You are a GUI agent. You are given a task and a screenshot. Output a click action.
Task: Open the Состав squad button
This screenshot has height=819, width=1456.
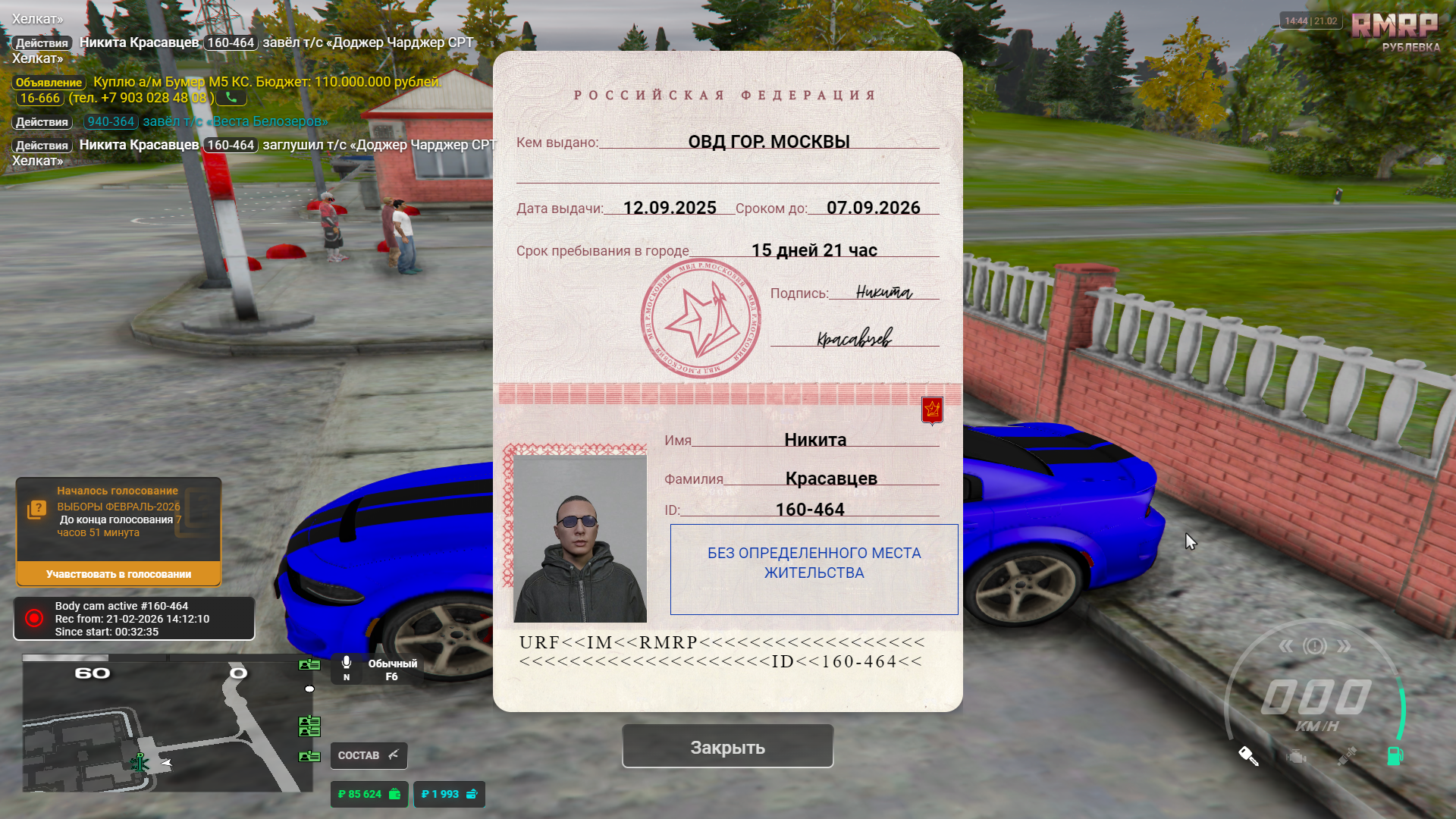coord(369,755)
